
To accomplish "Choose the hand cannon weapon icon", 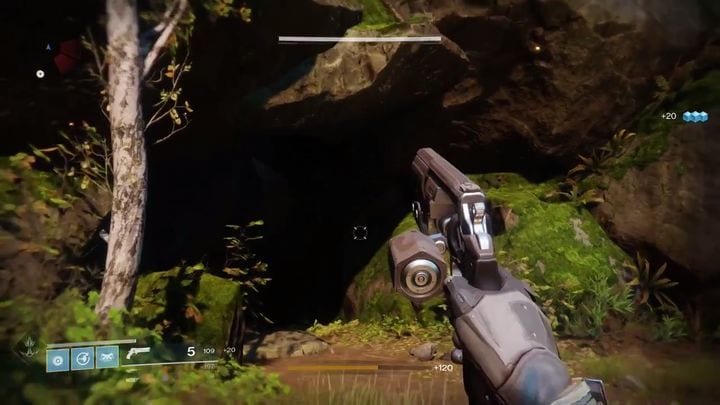I will coord(137,352).
